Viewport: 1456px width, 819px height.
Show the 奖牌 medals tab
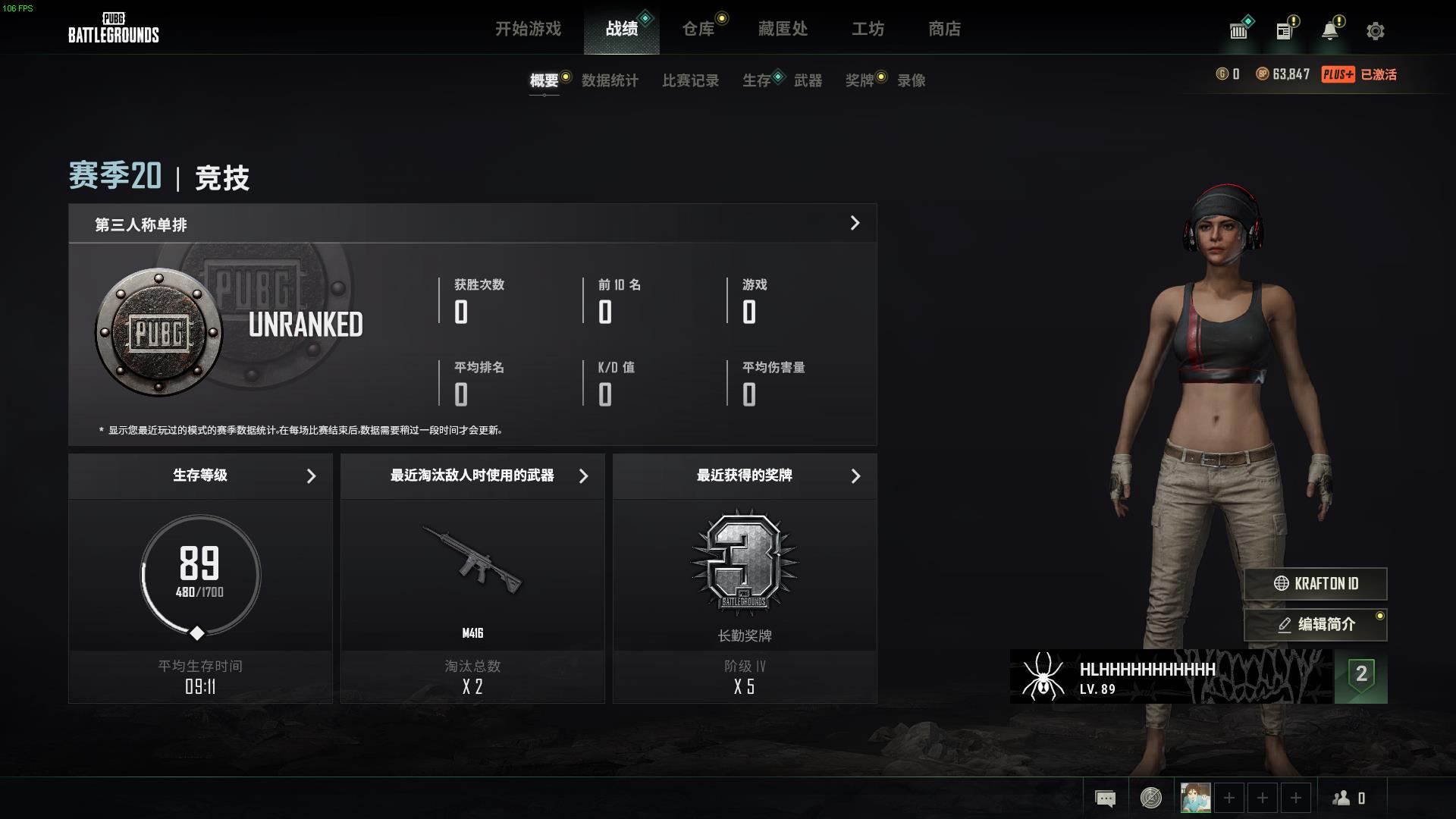click(x=859, y=80)
